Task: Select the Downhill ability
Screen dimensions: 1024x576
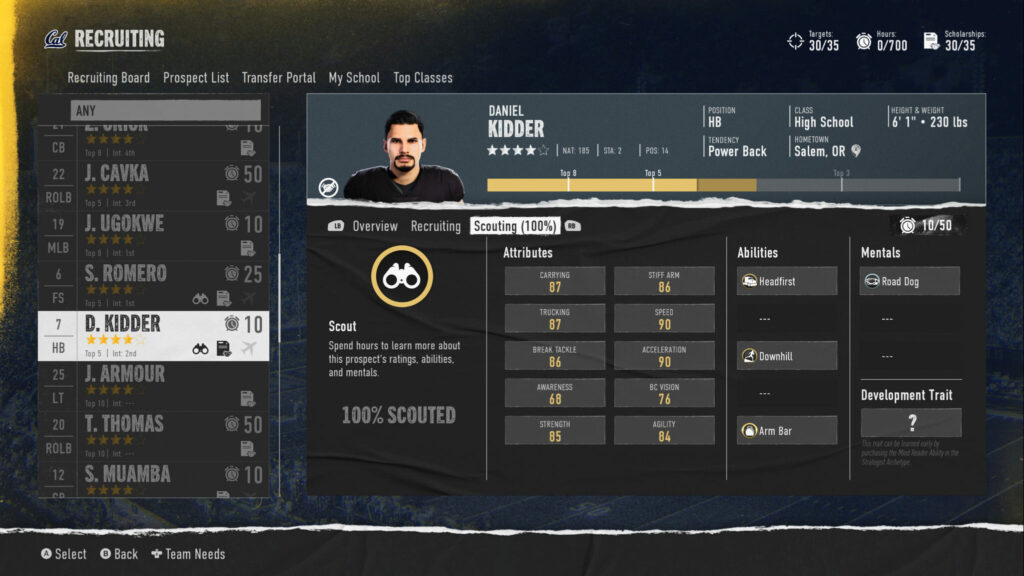Action: coord(786,356)
